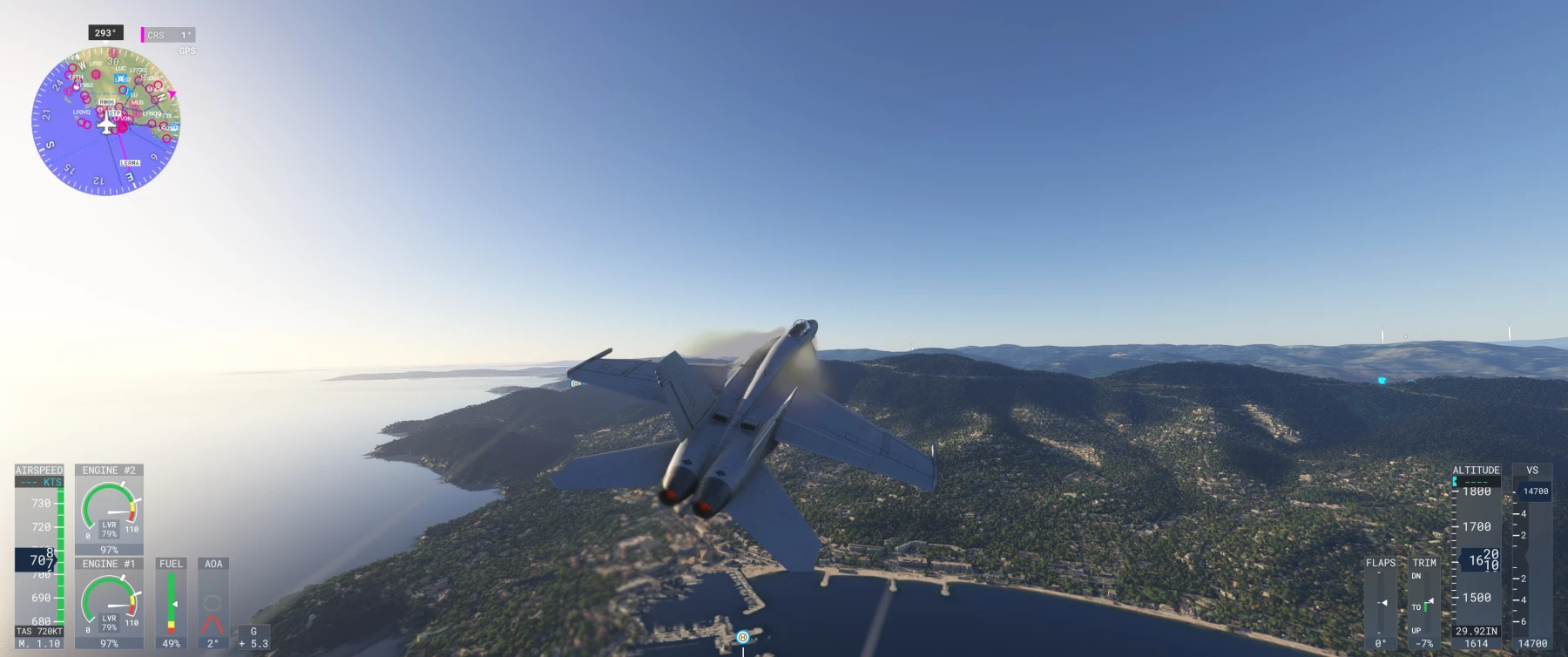Click the ENGINE #2 throttle gauge dial

click(x=109, y=511)
